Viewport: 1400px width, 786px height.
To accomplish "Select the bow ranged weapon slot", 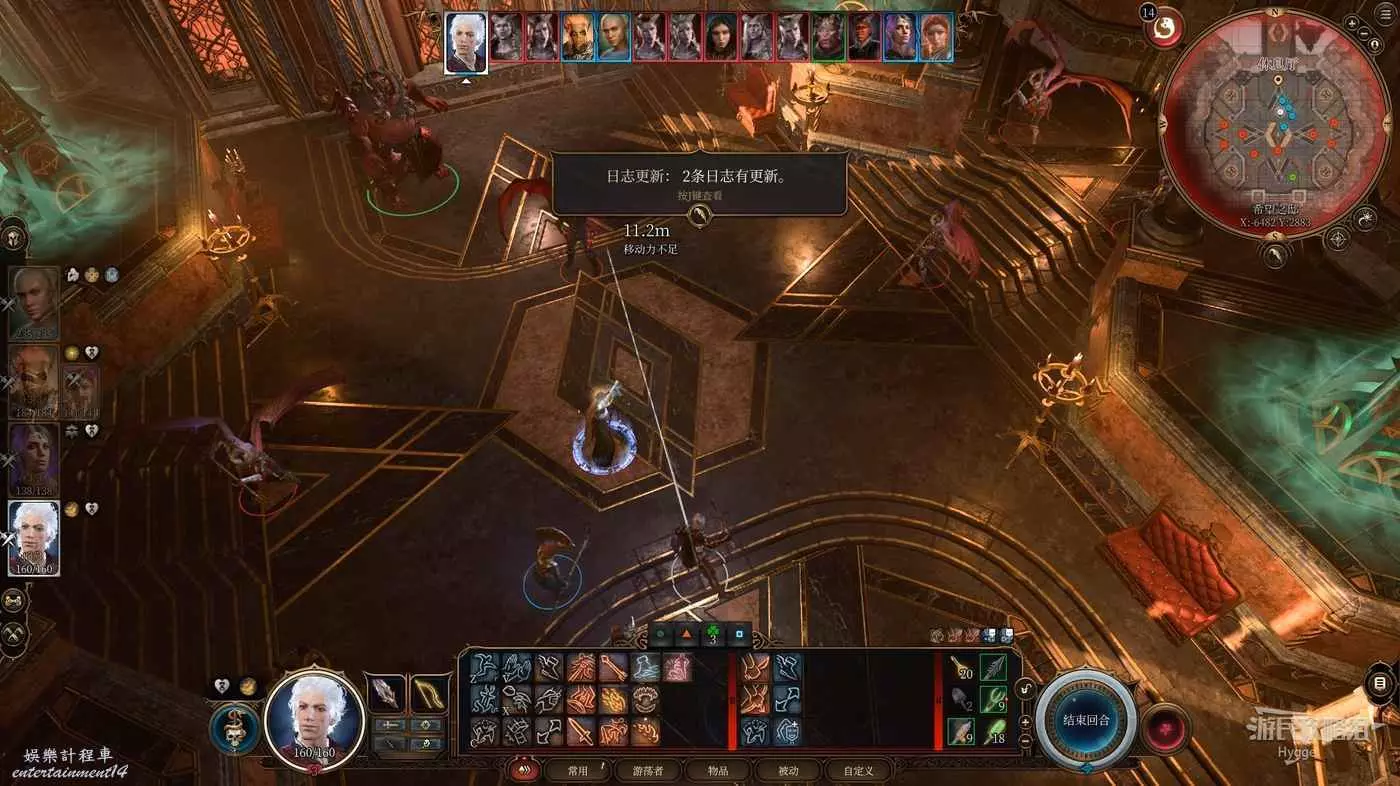I will click(x=430, y=693).
